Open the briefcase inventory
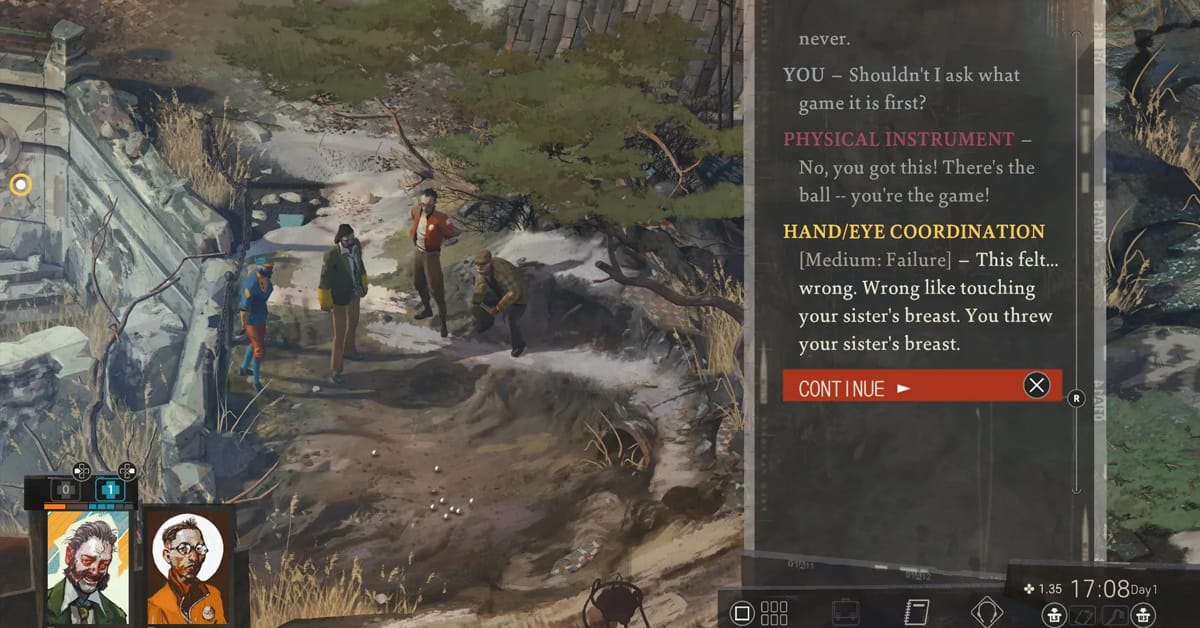Viewport: 1200px width, 628px height. click(x=846, y=611)
